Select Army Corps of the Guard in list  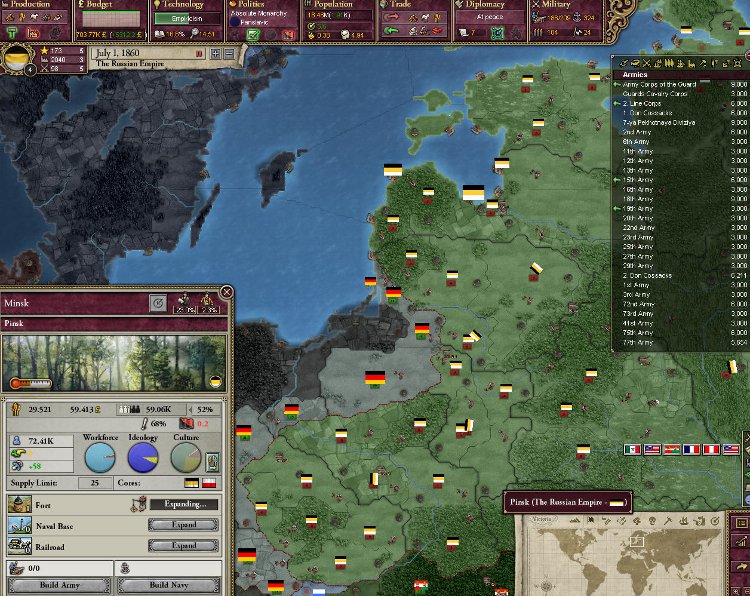[x=659, y=85]
